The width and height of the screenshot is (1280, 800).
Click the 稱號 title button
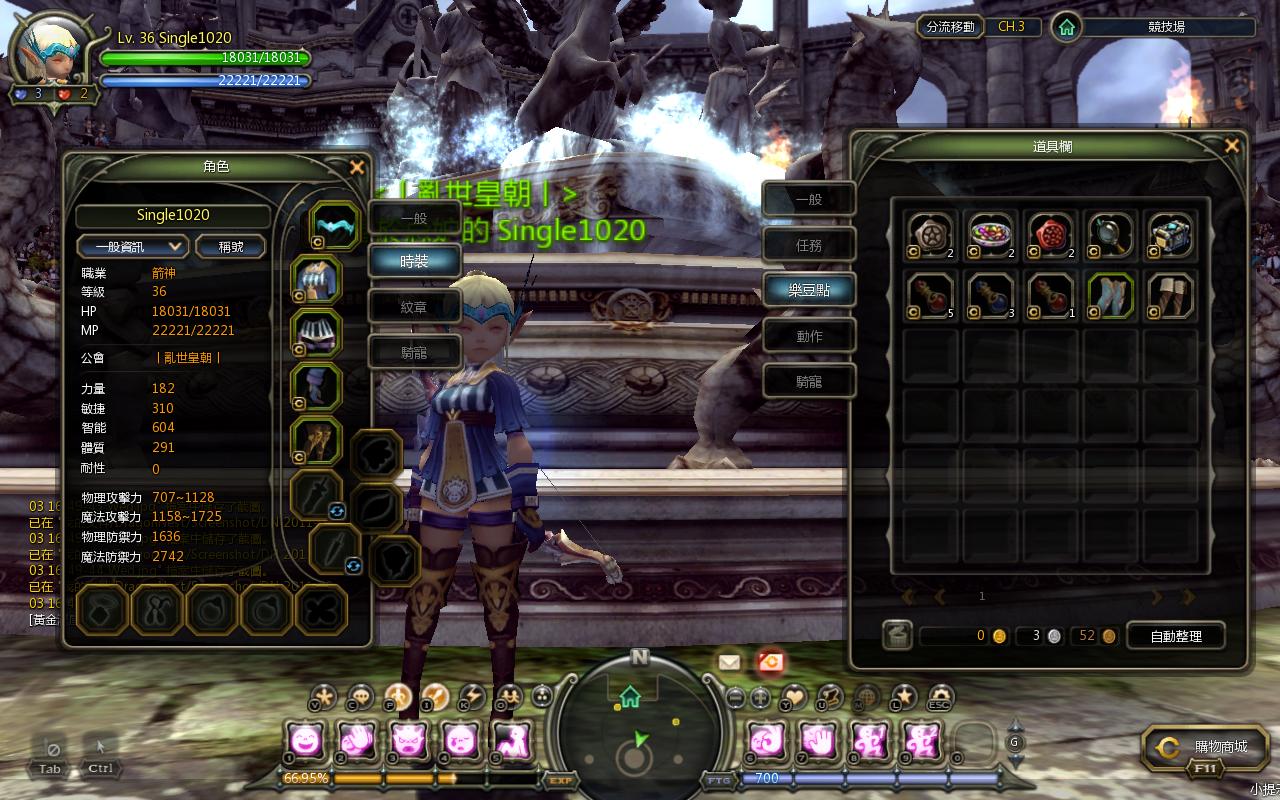[230, 246]
